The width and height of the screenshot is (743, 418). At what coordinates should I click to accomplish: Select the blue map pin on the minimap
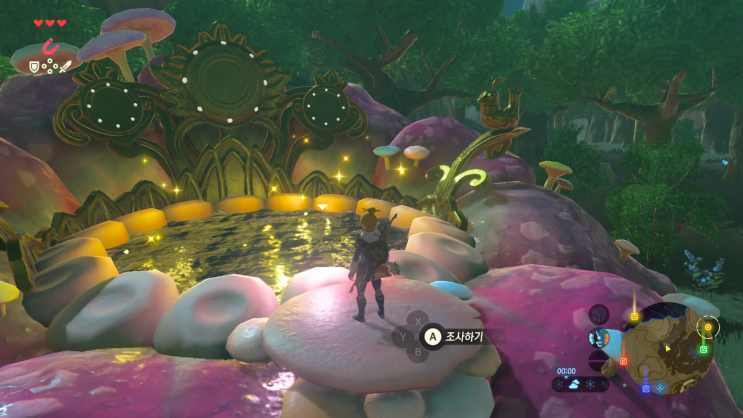click(x=646, y=387)
